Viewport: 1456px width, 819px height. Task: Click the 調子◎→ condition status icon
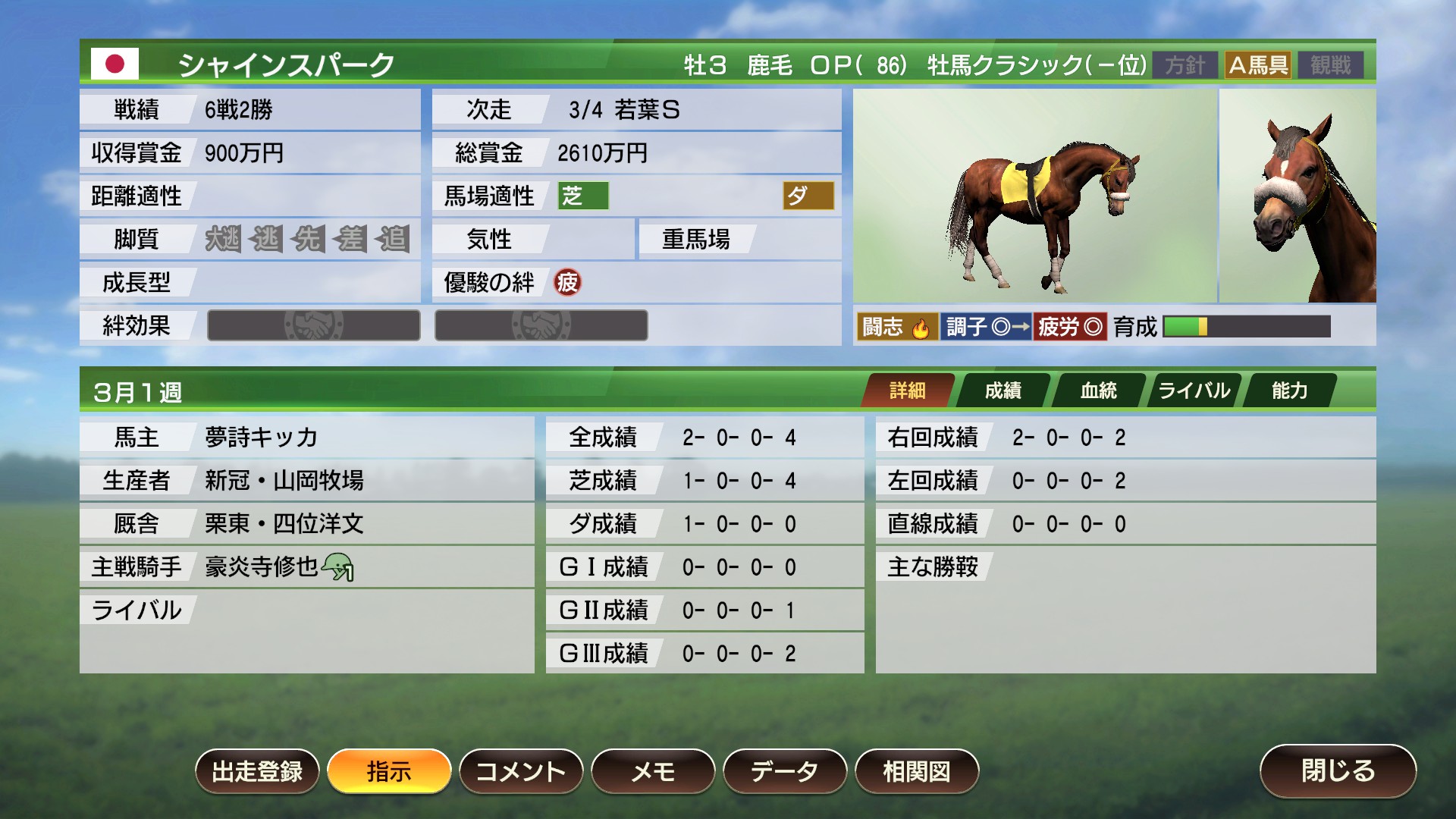tap(987, 327)
